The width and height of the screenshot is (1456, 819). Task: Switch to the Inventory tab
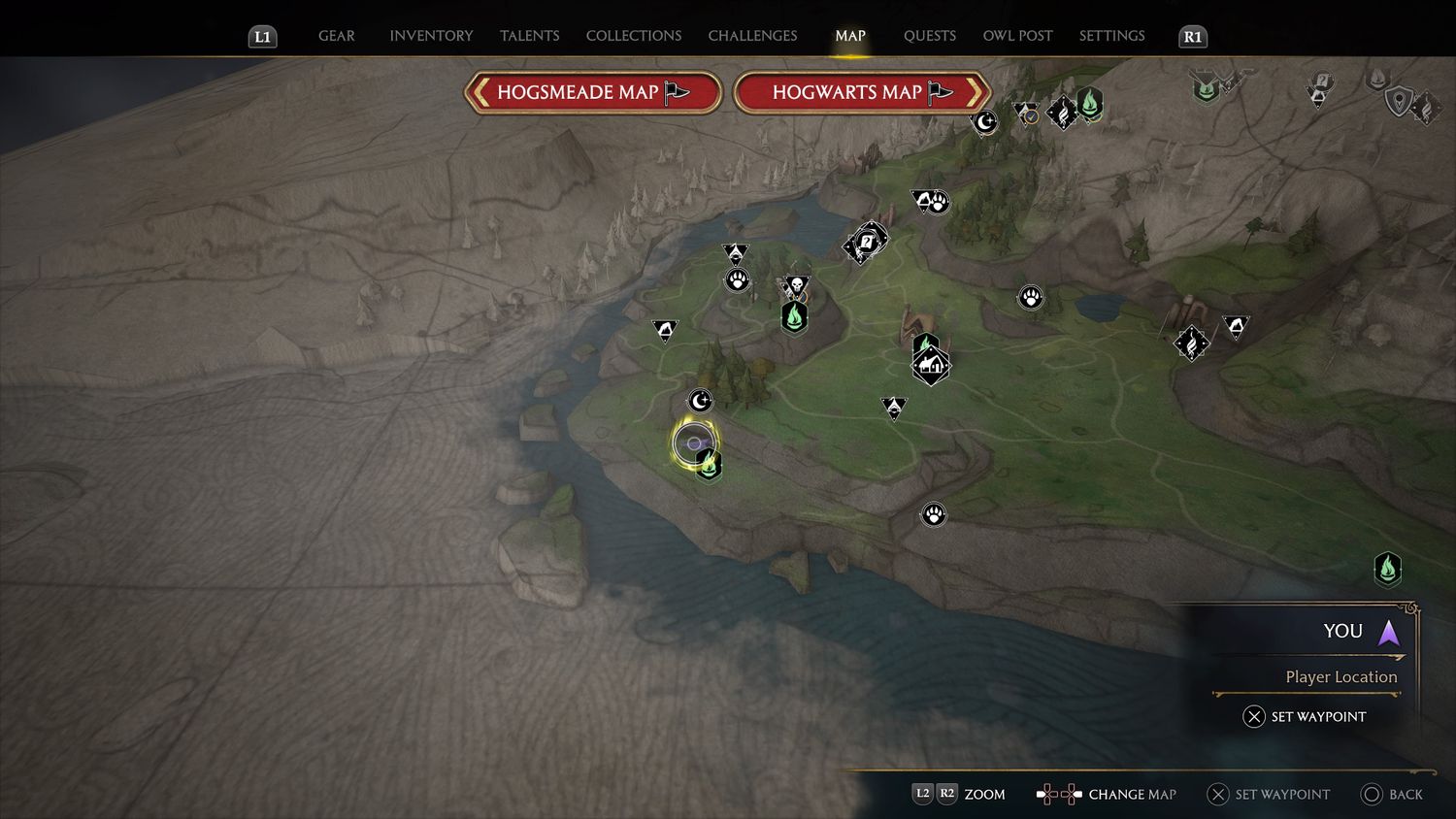tap(431, 36)
